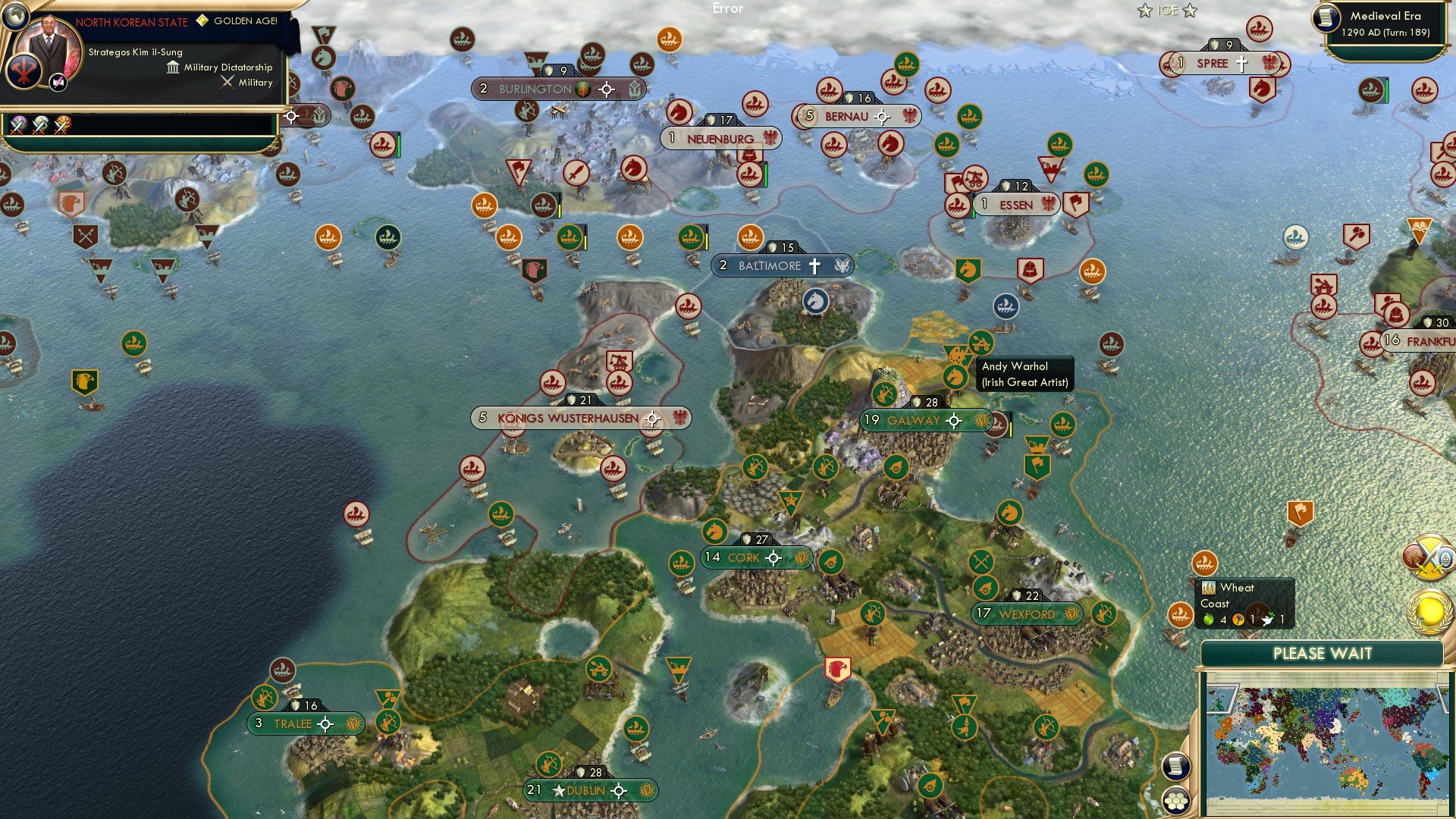Click a war-status icon under the leader panel
The height and width of the screenshot is (819, 1456).
pyautogui.click(x=18, y=125)
